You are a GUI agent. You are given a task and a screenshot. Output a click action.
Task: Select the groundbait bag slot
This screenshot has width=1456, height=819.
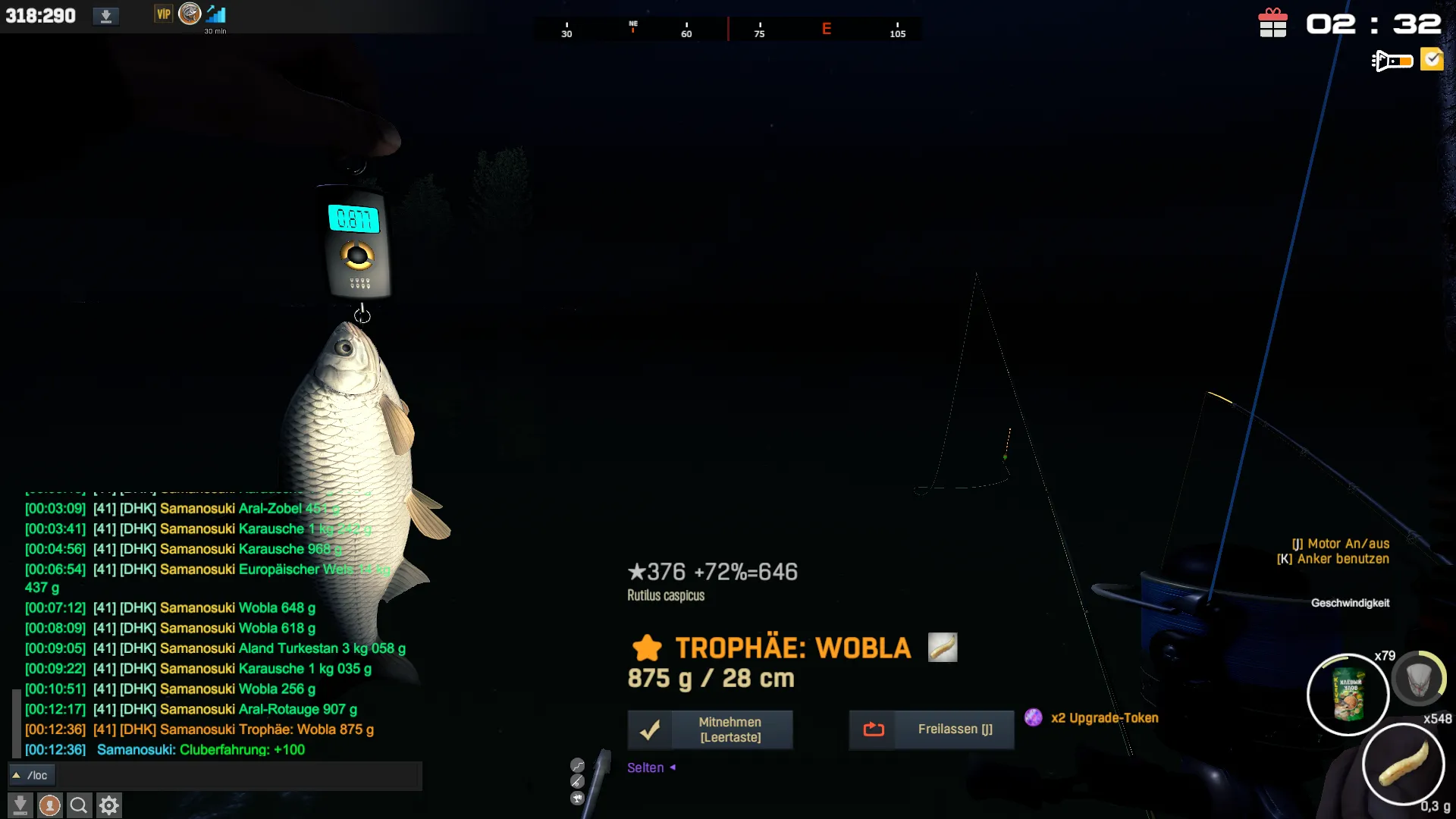coord(1348,694)
